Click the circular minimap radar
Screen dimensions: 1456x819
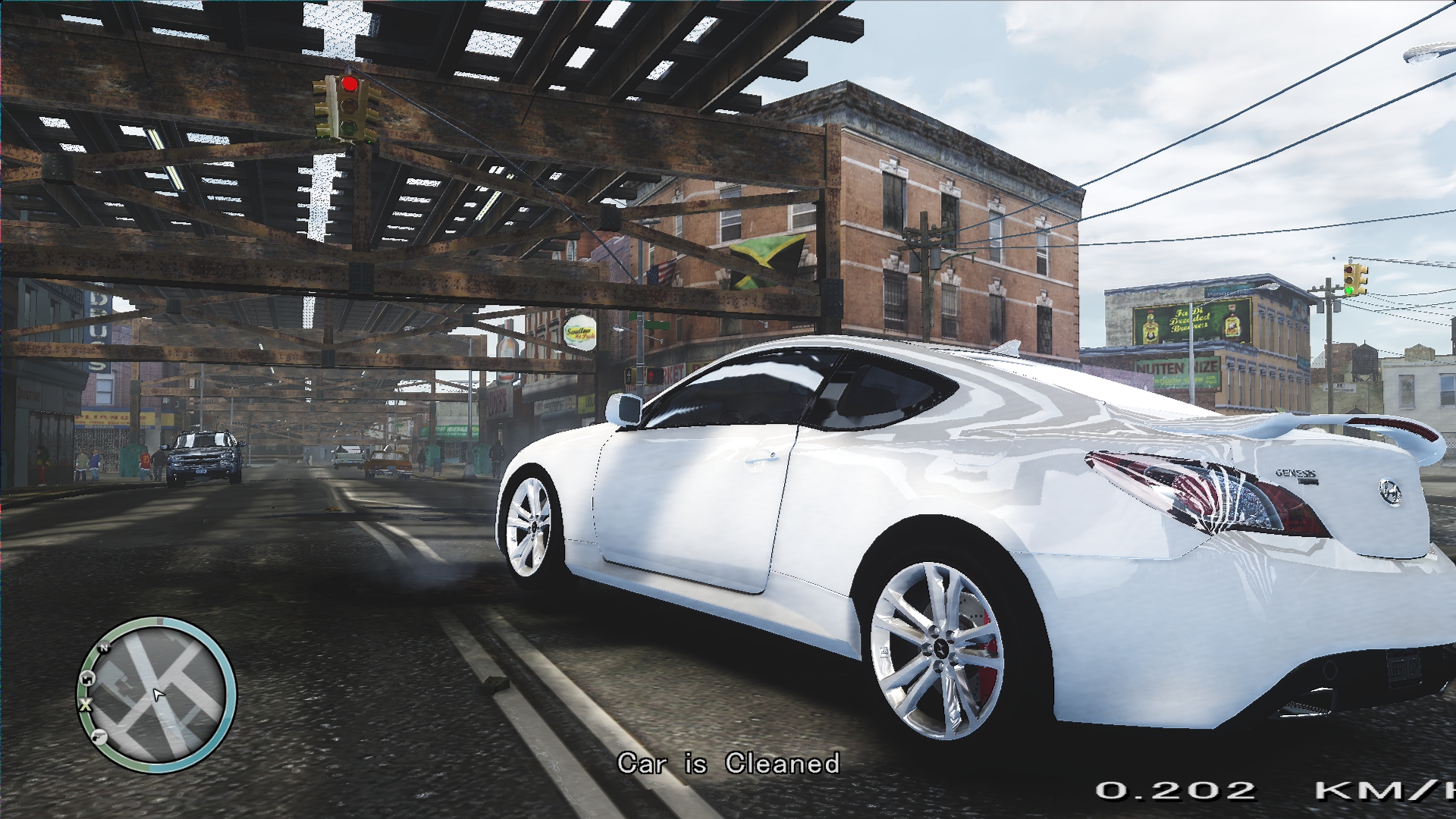[157, 694]
